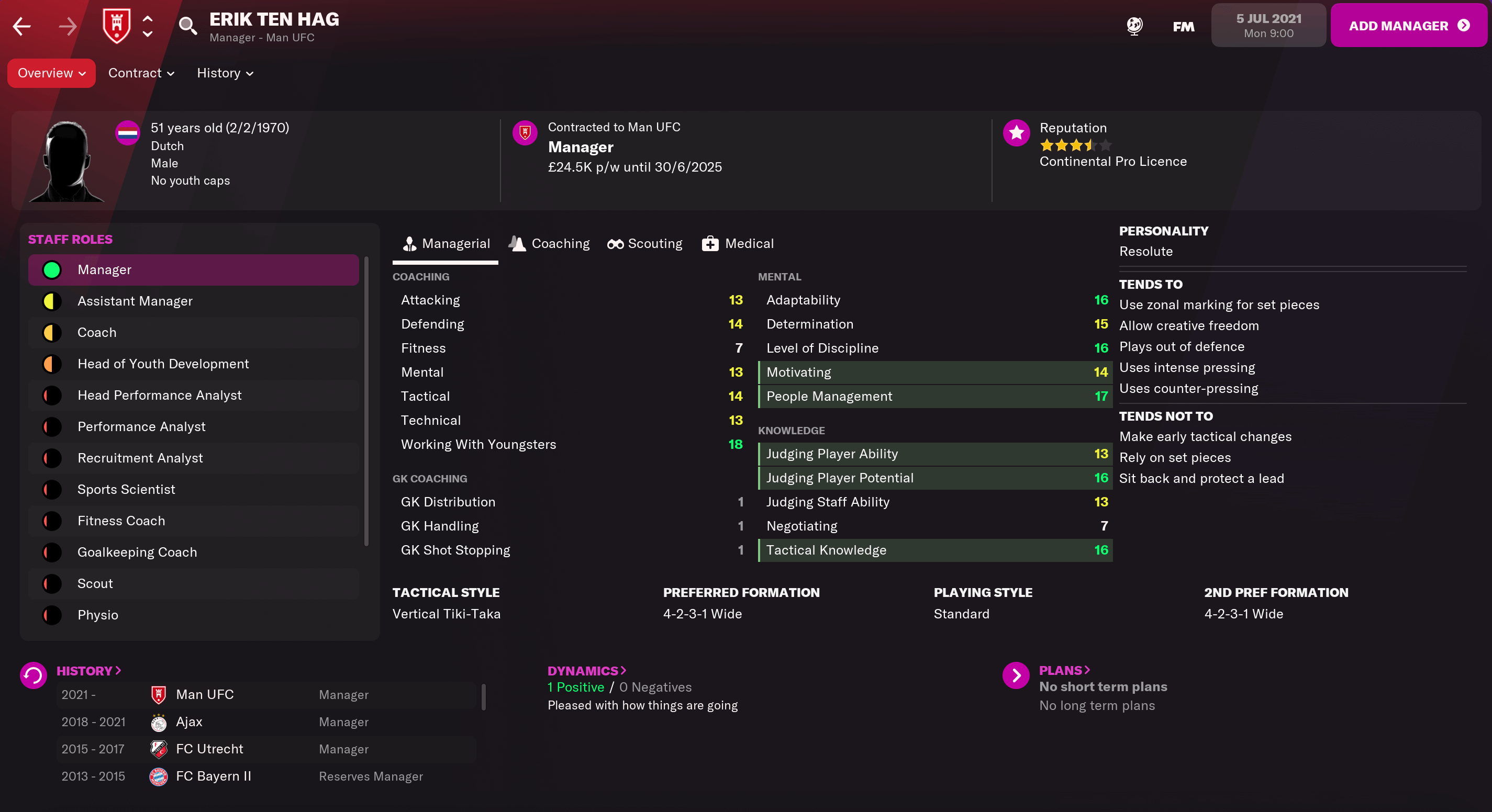The height and width of the screenshot is (812, 1492).
Task: Open world news via the globe icon
Action: (1134, 26)
